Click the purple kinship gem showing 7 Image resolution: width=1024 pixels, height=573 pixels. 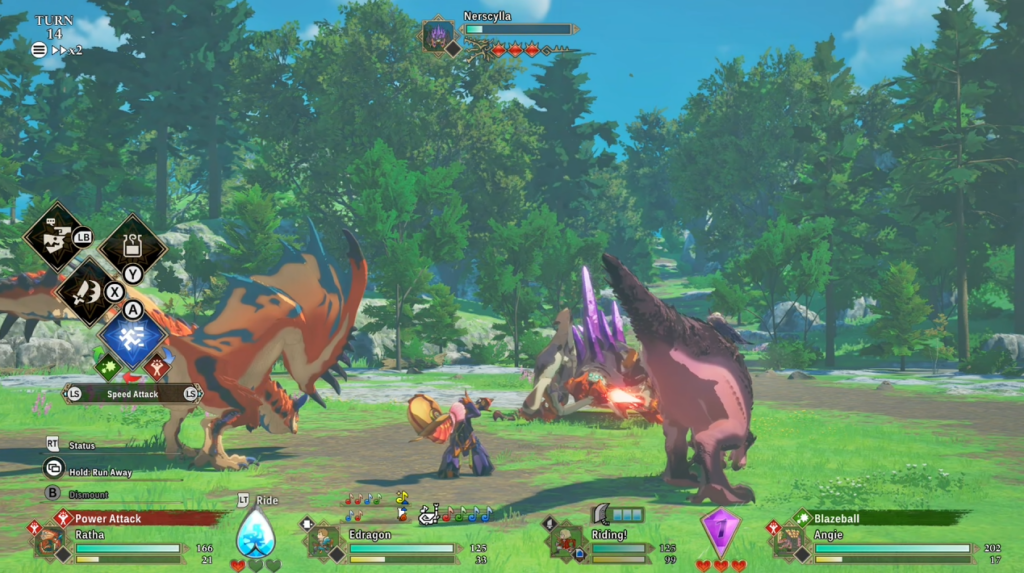719,530
